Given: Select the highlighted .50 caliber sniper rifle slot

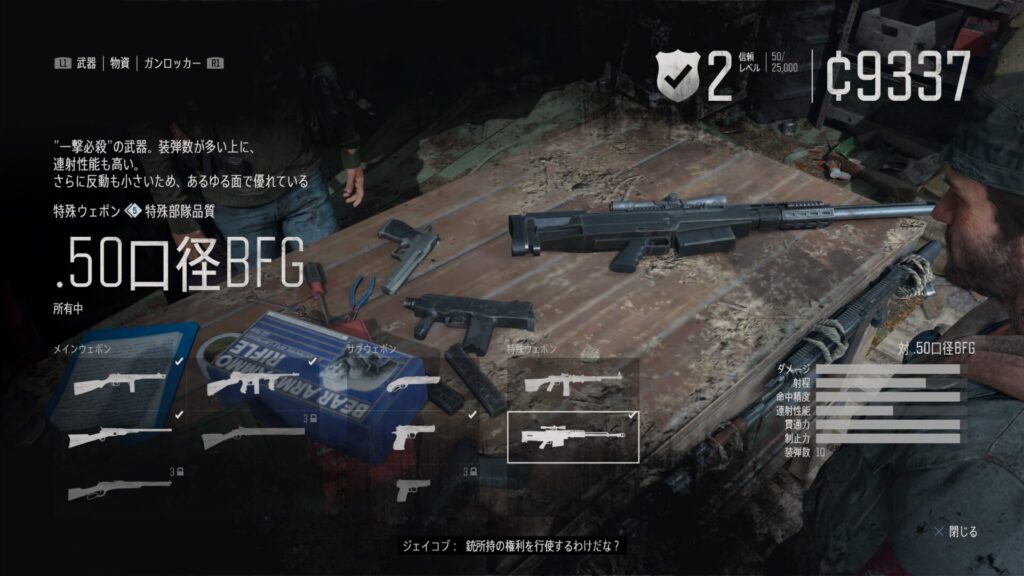Looking at the screenshot, I should [x=573, y=436].
